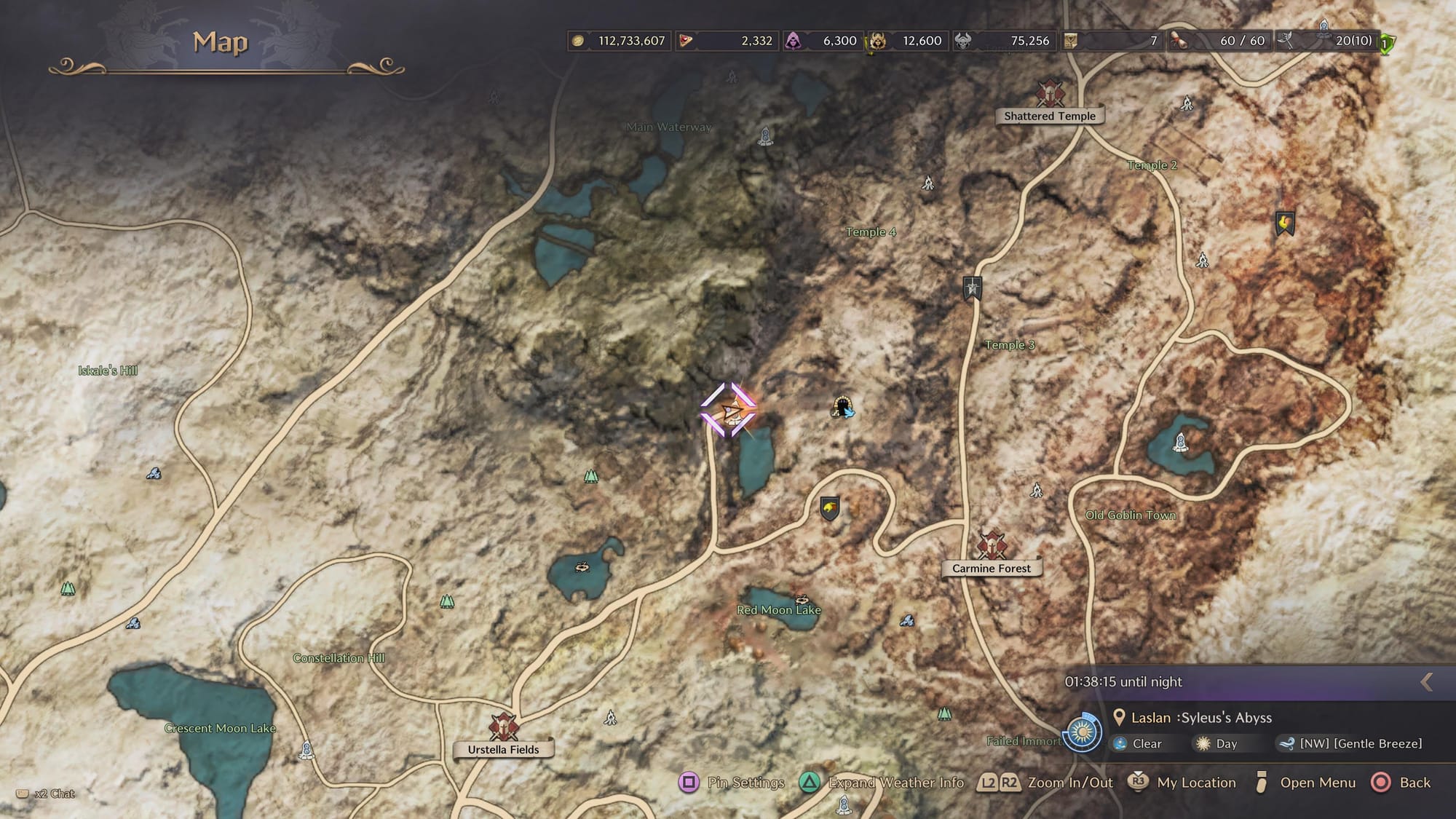Image resolution: width=1456 pixels, height=819 pixels.
Task: Choose the Urstella Fields map marker
Action: click(x=503, y=728)
